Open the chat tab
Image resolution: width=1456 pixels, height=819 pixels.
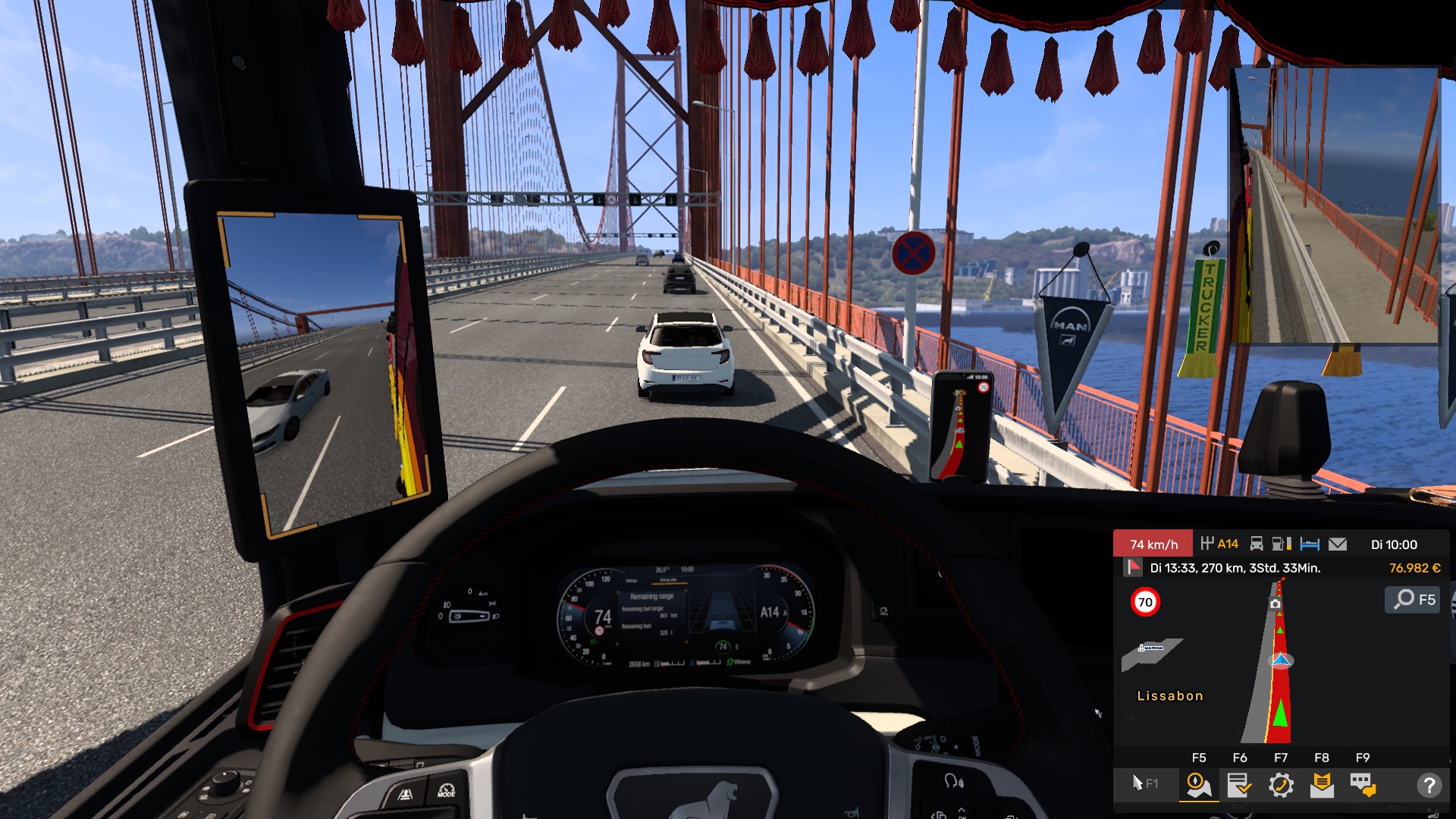coord(1363,785)
